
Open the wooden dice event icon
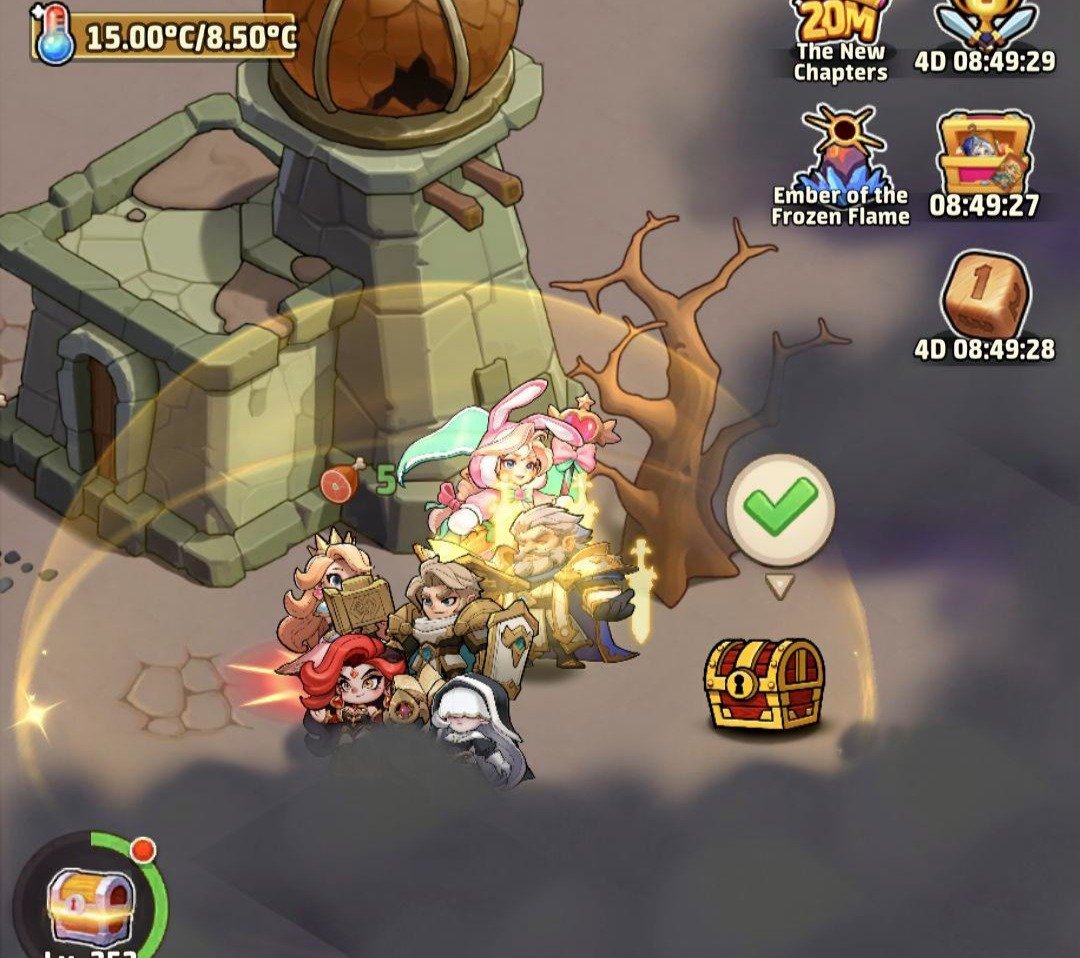pyautogui.click(x=984, y=295)
